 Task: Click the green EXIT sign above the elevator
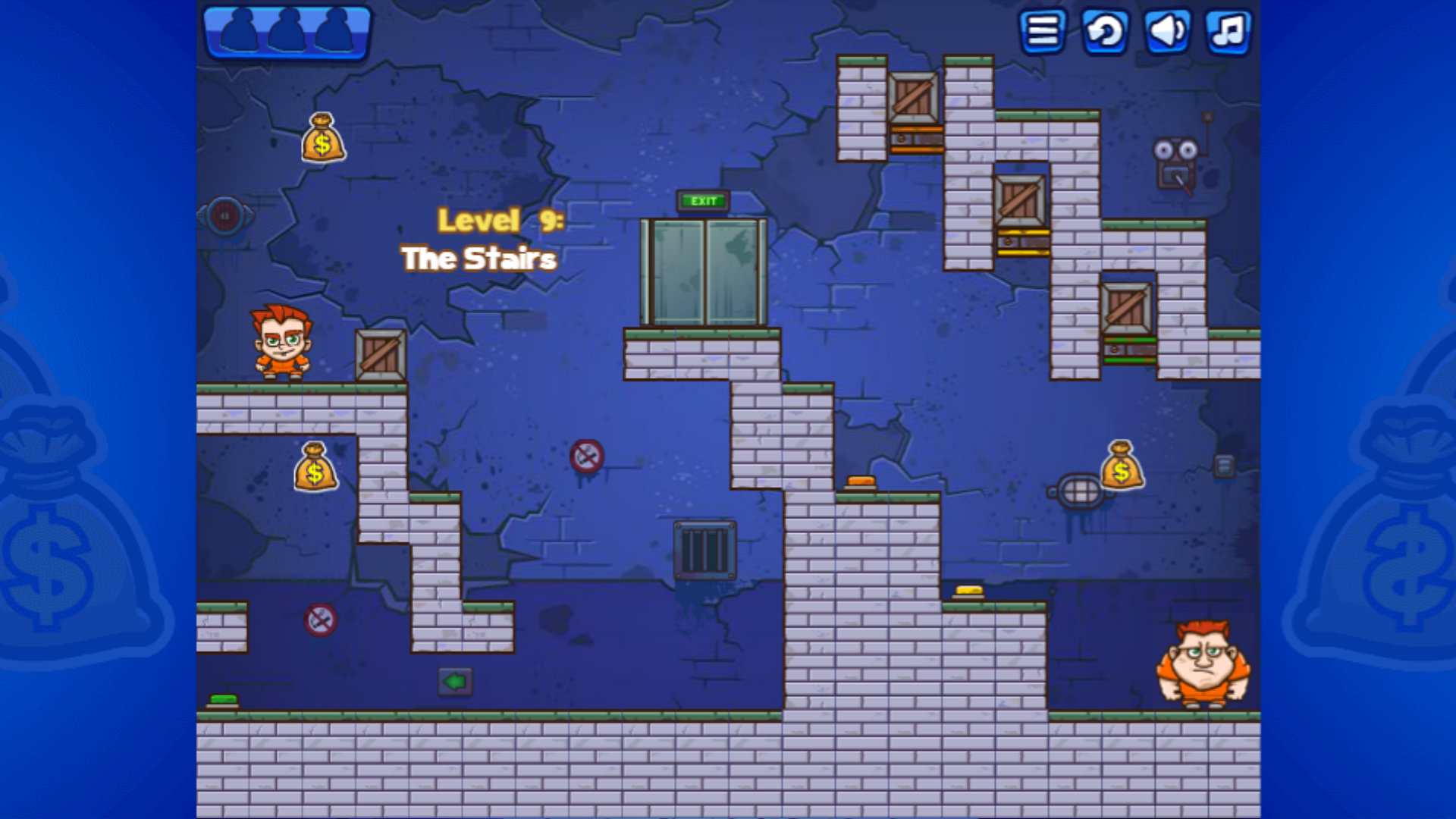(702, 200)
